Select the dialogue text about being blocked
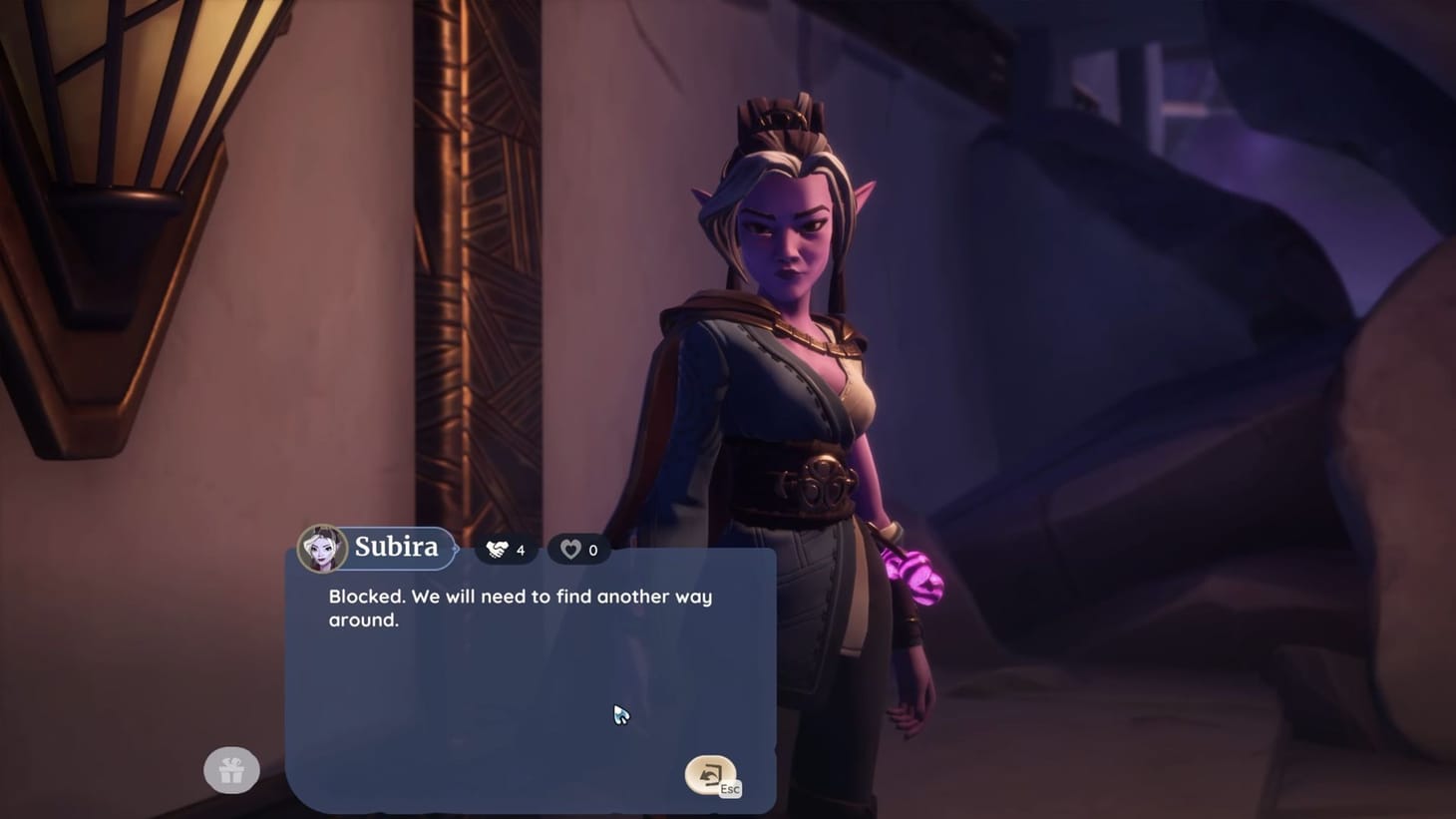The height and width of the screenshot is (819, 1456). [x=520, y=608]
